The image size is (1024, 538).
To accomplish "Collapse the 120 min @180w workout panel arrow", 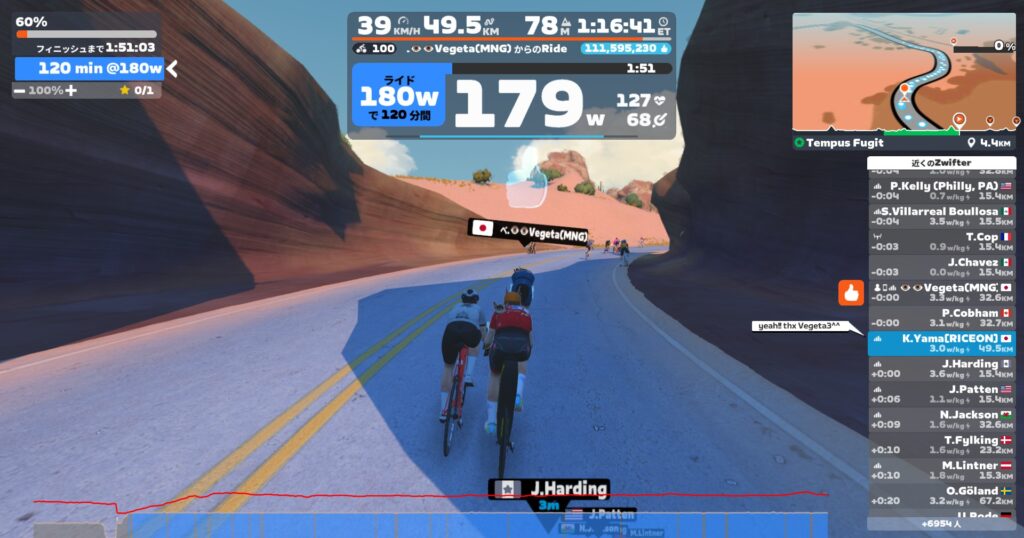I will tap(172, 68).
